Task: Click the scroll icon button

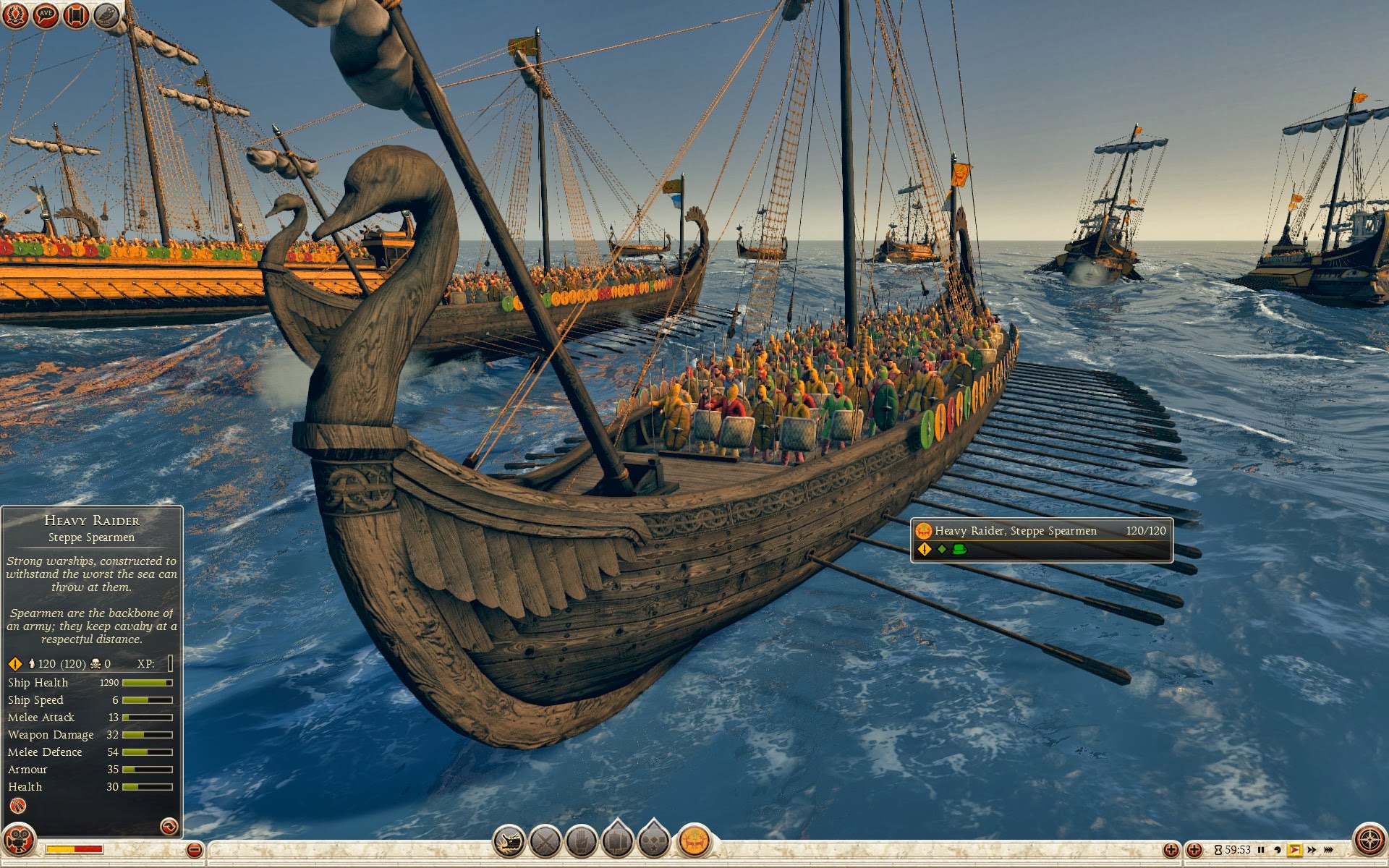Action: pyautogui.click(x=76, y=15)
